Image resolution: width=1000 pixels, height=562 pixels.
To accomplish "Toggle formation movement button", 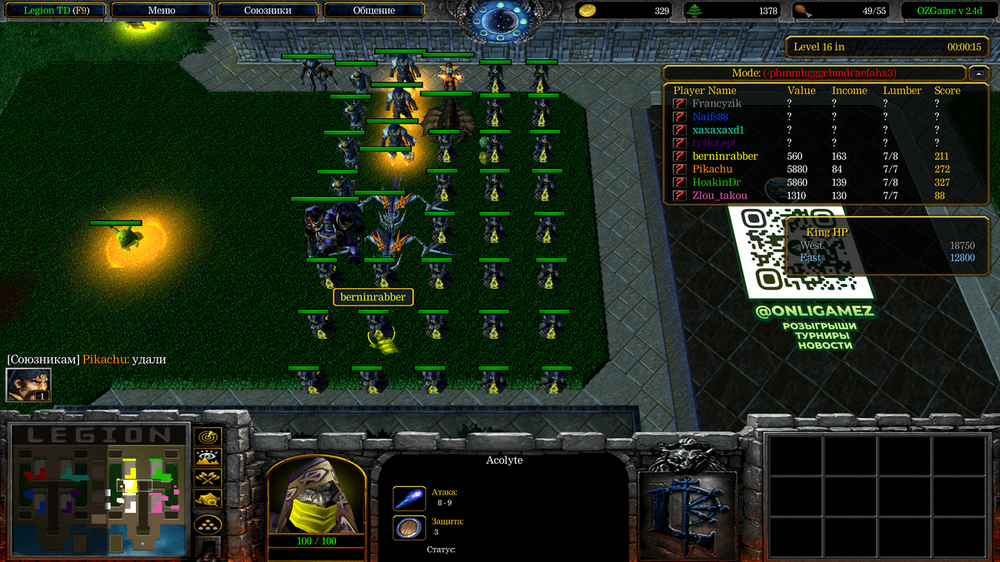I will [x=208, y=523].
